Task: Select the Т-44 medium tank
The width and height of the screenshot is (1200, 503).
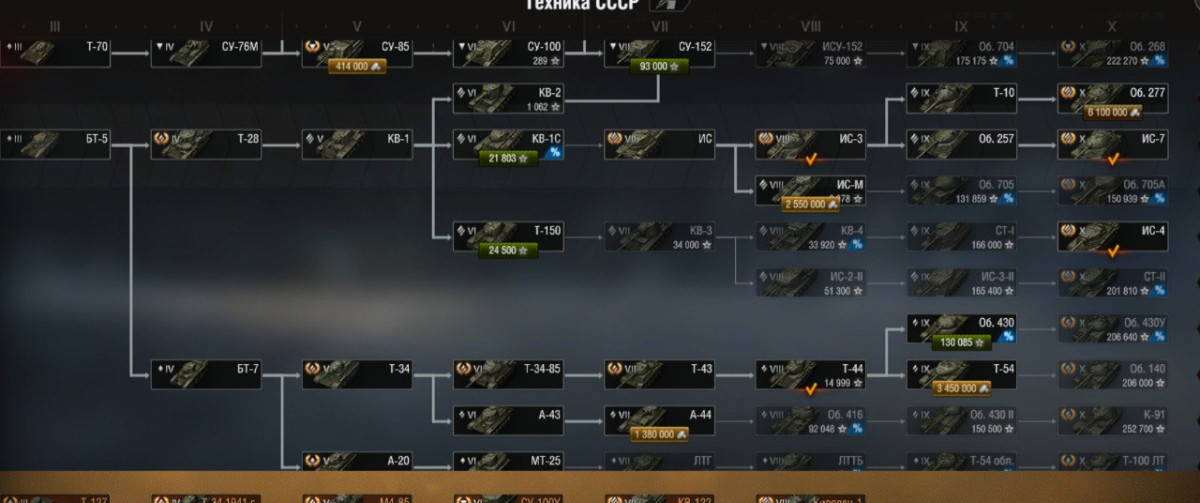Action: click(810, 370)
